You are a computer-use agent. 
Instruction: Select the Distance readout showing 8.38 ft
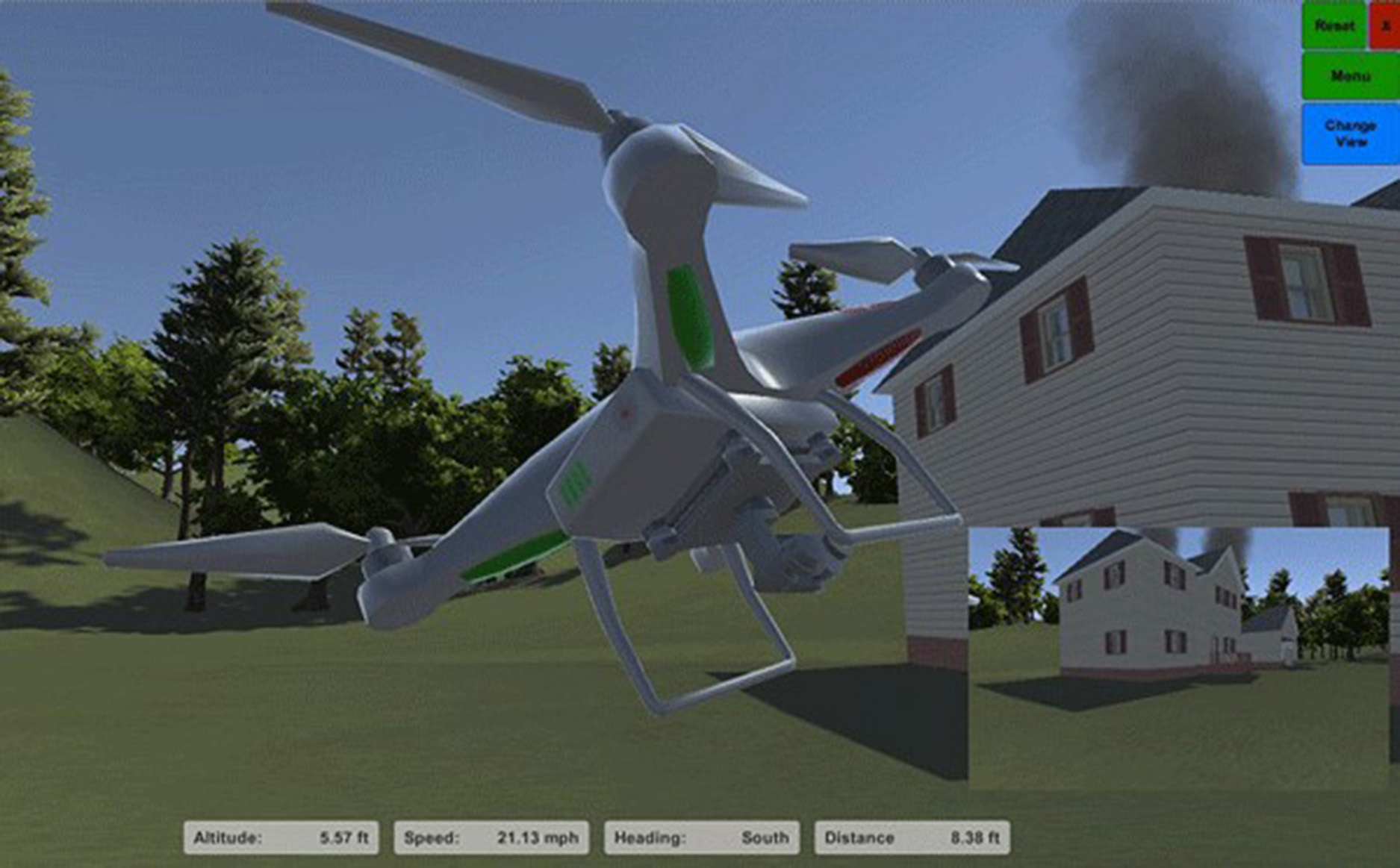912,837
